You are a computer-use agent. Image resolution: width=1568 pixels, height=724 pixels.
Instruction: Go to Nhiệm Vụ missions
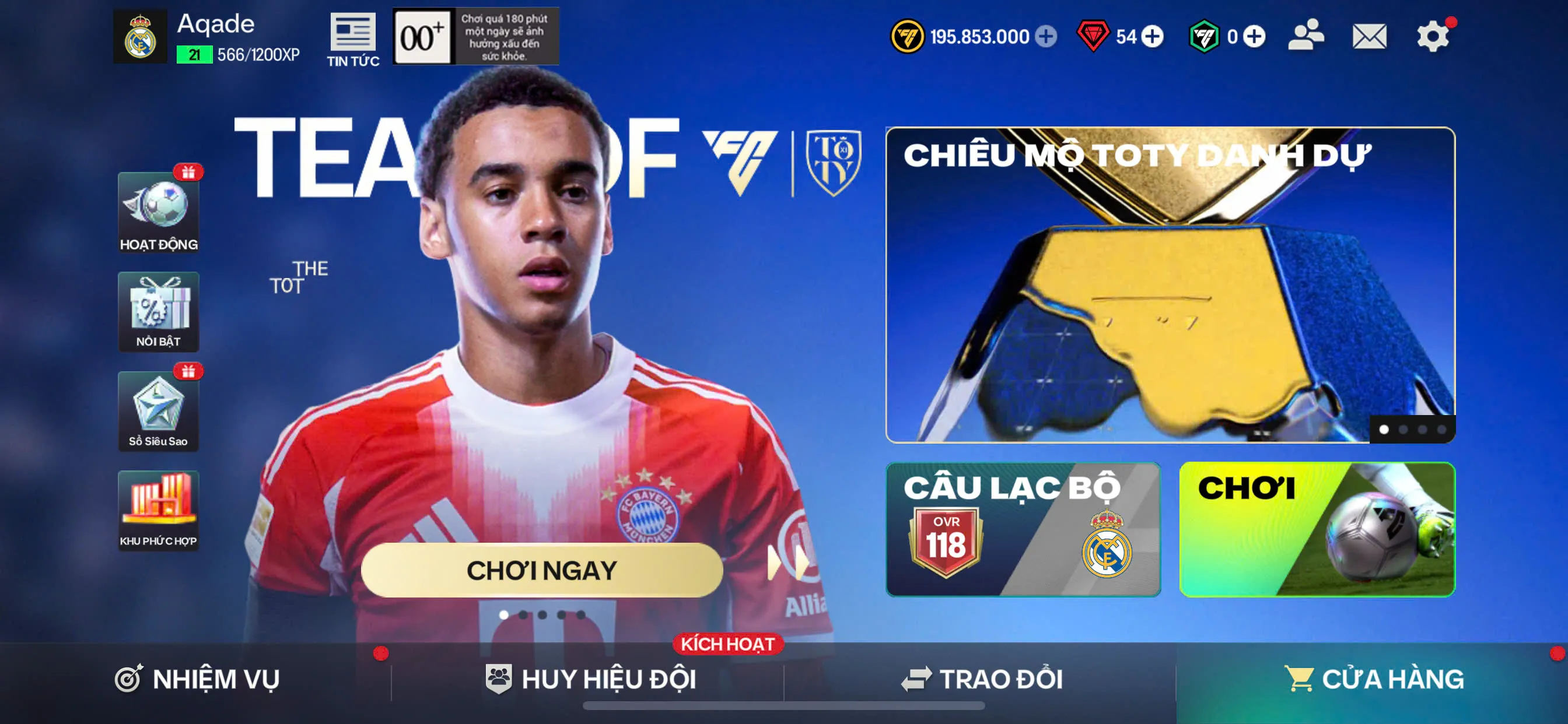(x=197, y=679)
